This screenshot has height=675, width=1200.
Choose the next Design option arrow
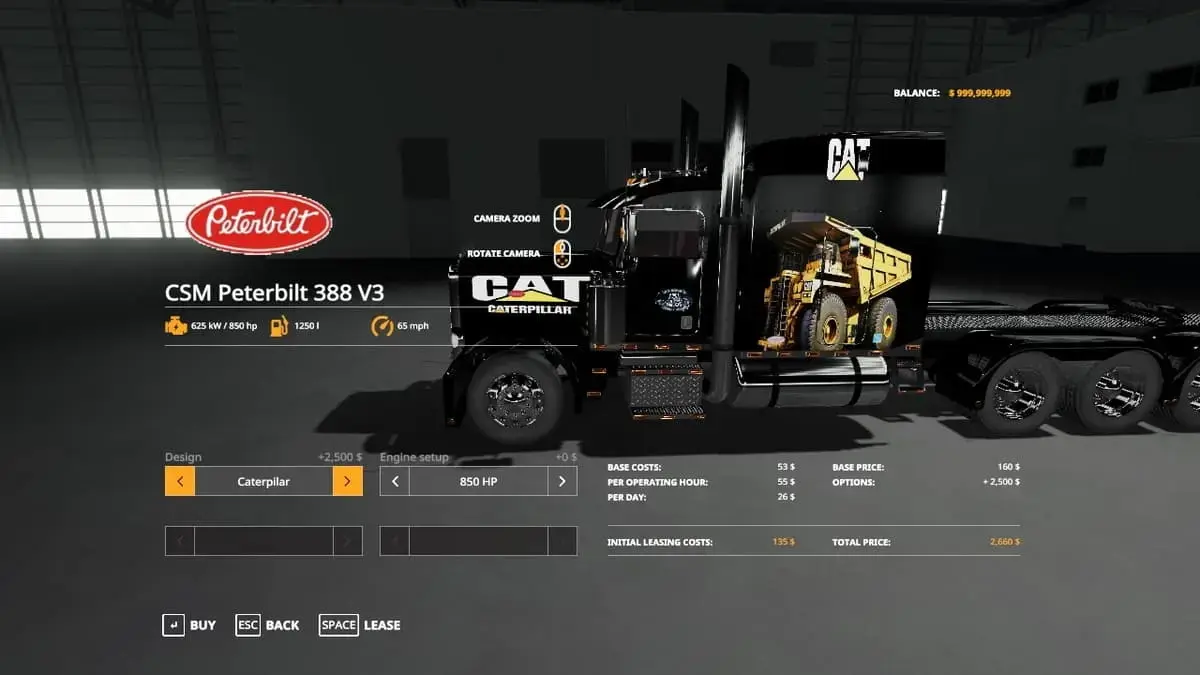coord(347,481)
